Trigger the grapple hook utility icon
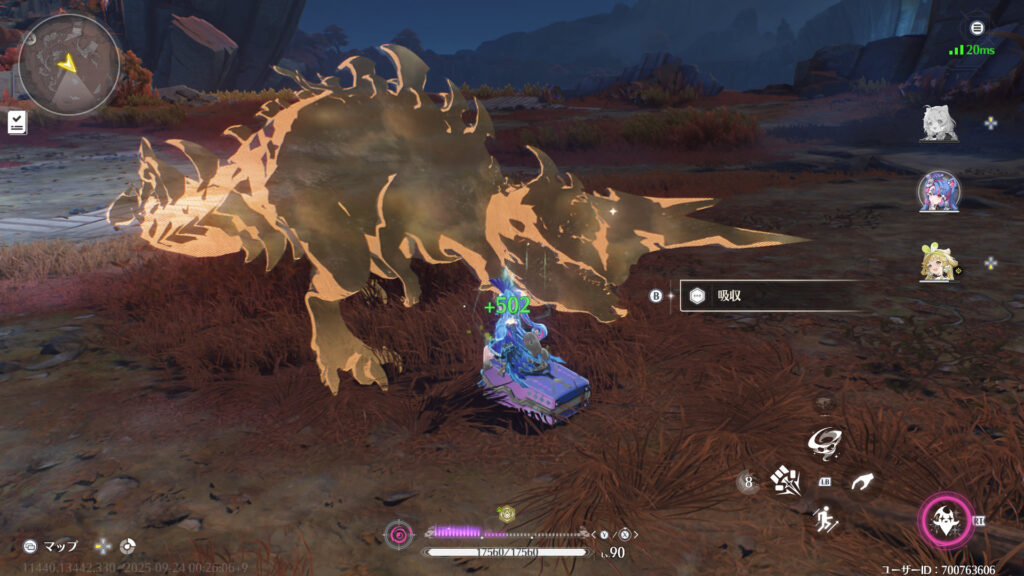This screenshot has width=1024, height=576. [x=862, y=482]
